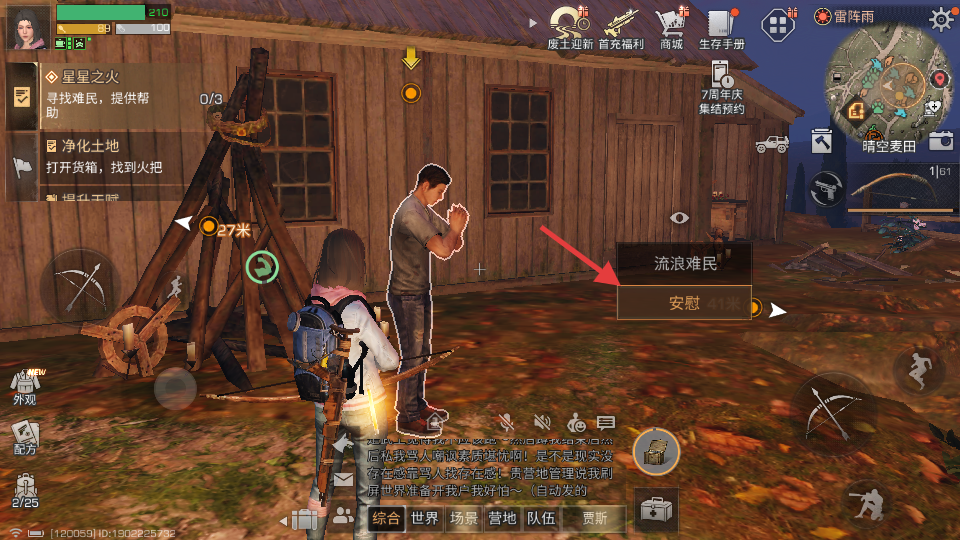
Task: Switch to the 世界 chat tab
Action: click(x=425, y=518)
